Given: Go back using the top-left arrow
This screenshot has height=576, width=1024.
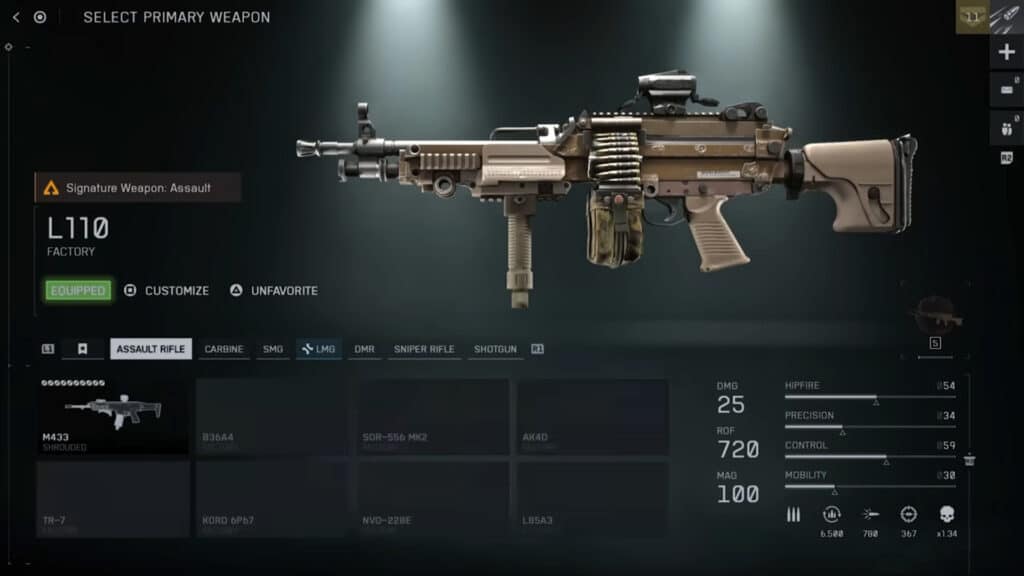Looking at the screenshot, I should [x=16, y=17].
